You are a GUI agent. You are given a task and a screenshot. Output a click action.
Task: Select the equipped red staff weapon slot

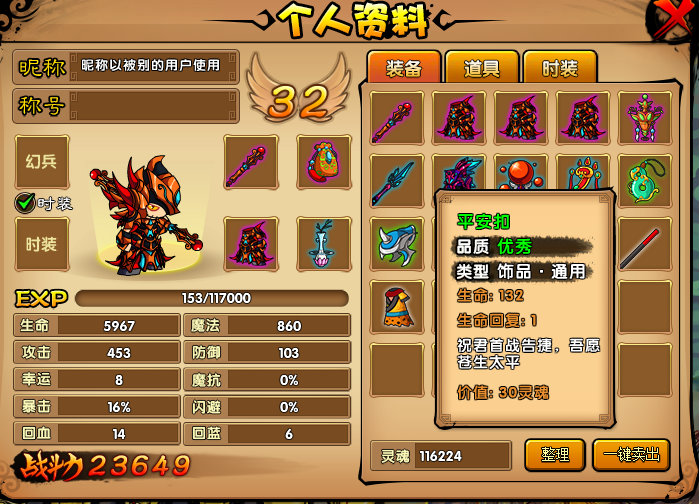click(250, 161)
